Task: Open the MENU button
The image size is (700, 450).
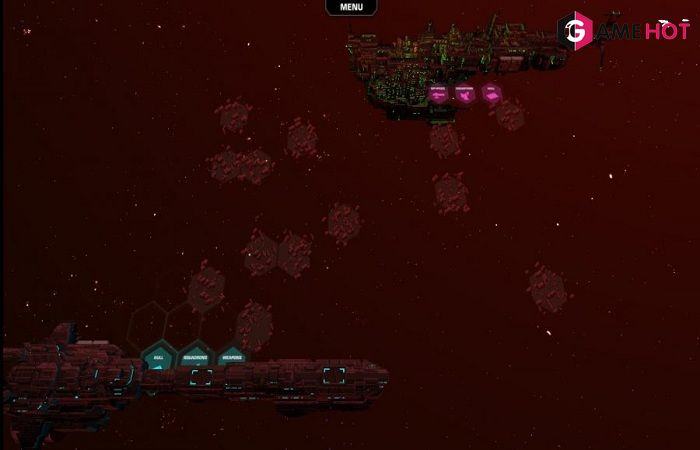Action: coord(351,7)
